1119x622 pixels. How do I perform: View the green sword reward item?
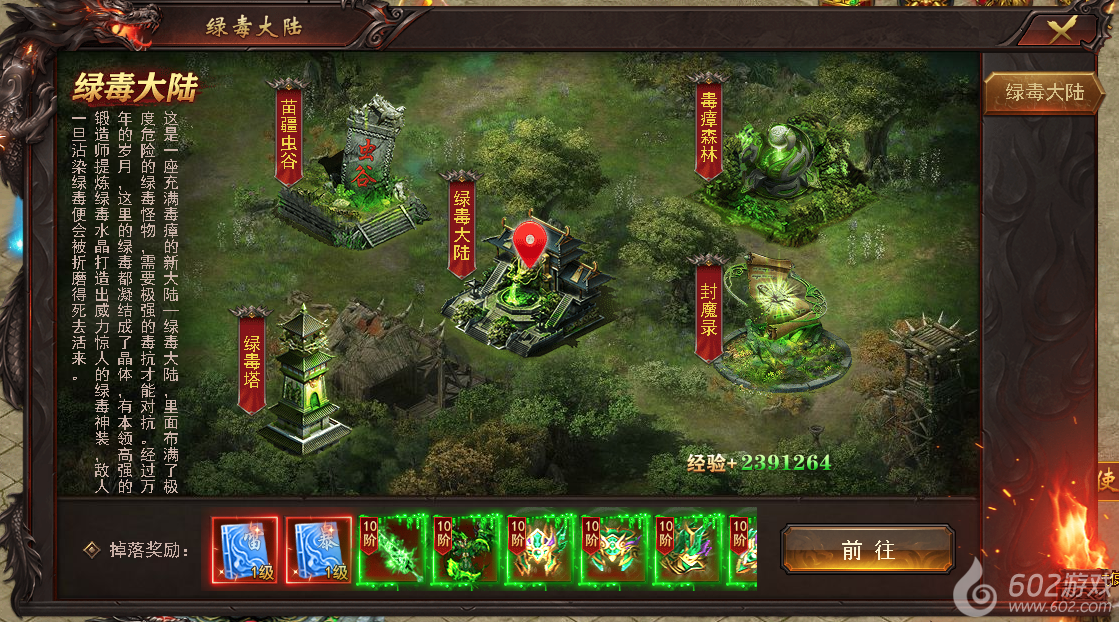393,550
